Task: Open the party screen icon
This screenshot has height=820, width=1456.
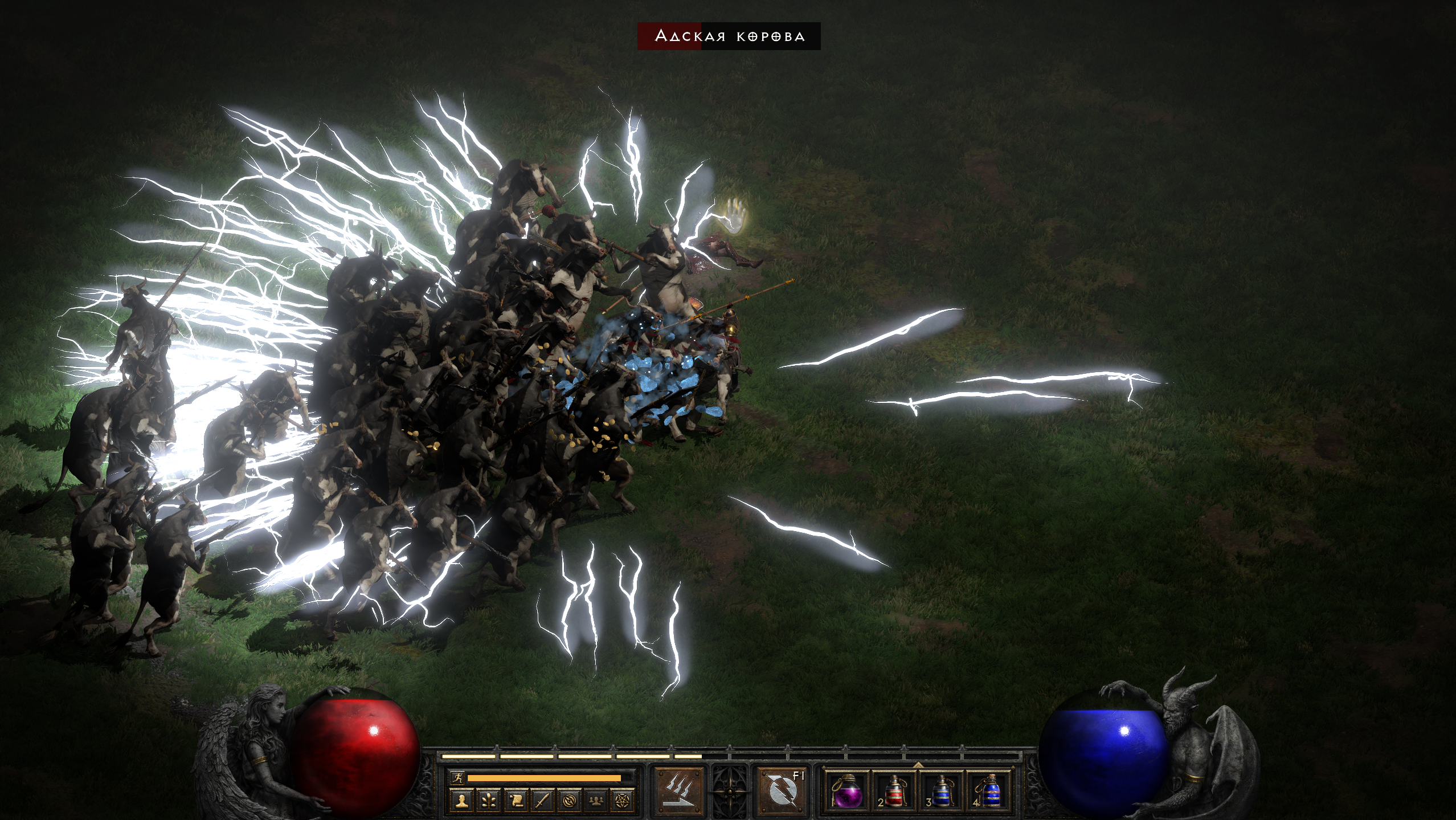Action: 596,801
